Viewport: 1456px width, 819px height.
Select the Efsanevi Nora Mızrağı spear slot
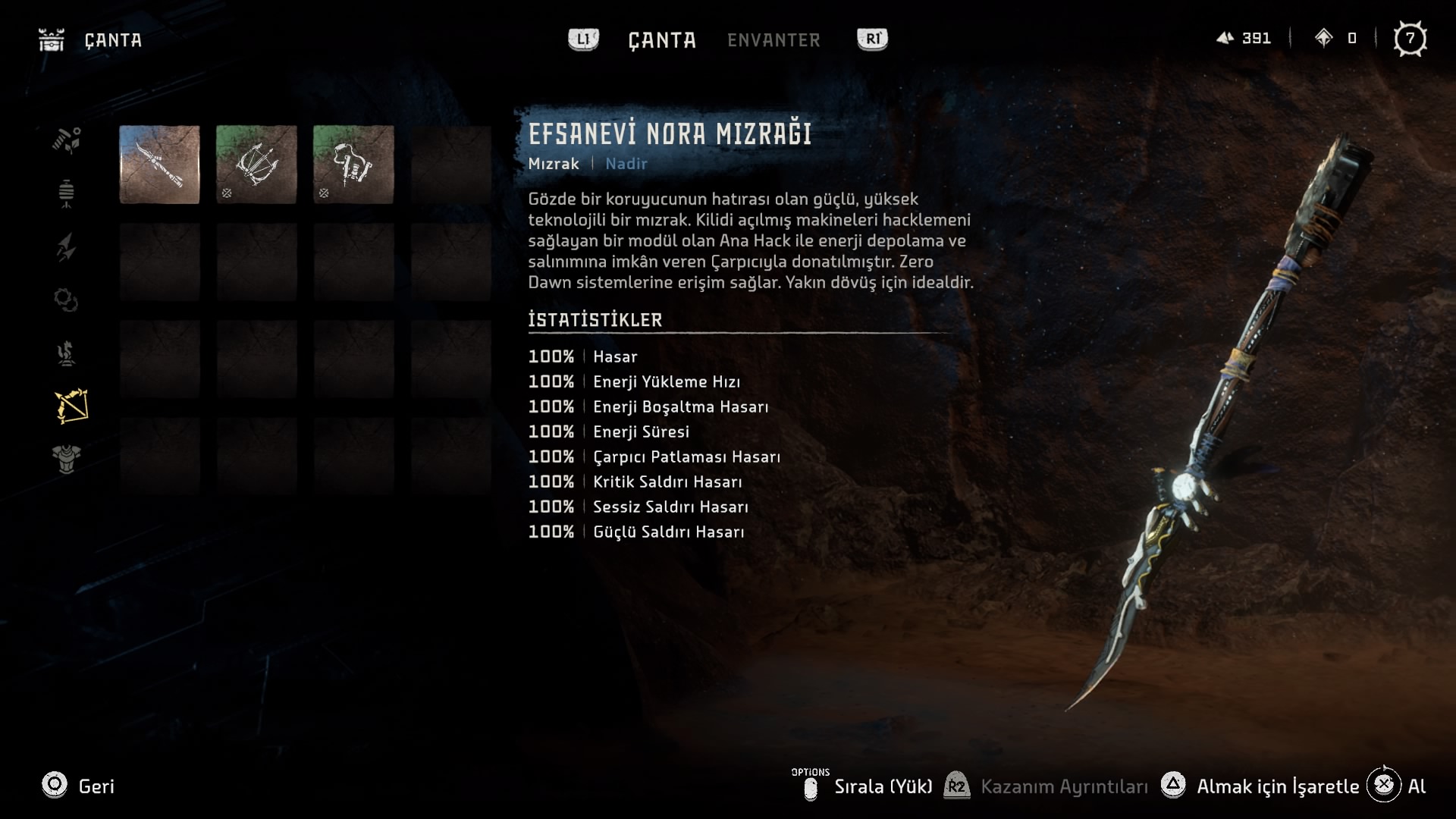coord(159,165)
